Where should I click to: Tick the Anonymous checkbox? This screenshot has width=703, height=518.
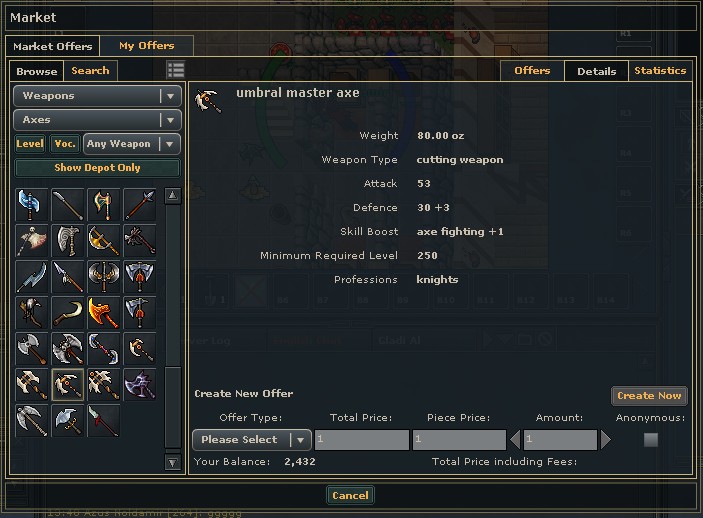click(x=651, y=440)
